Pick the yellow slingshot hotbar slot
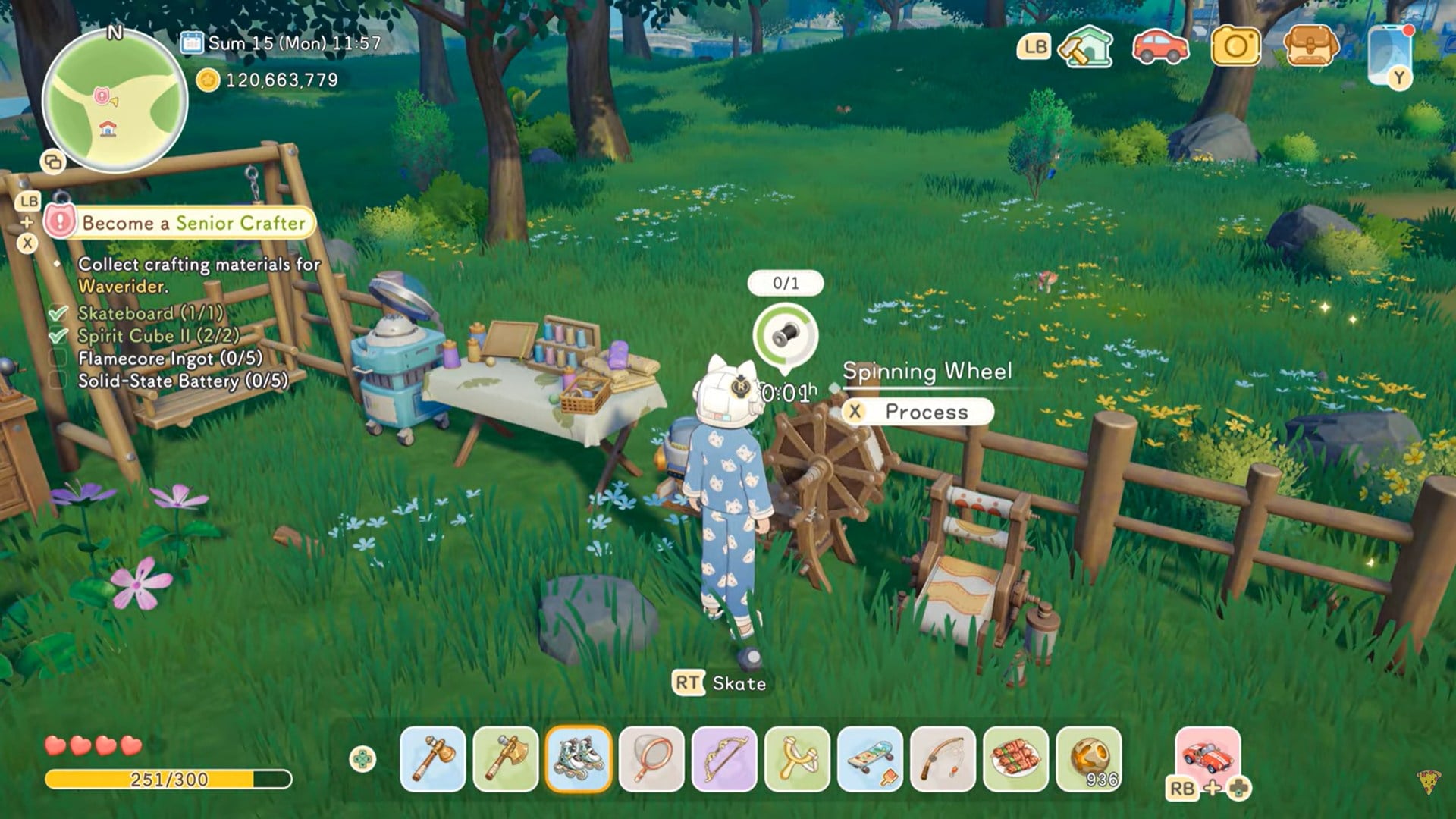The image size is (1456, 819). [x=797, y=759]
